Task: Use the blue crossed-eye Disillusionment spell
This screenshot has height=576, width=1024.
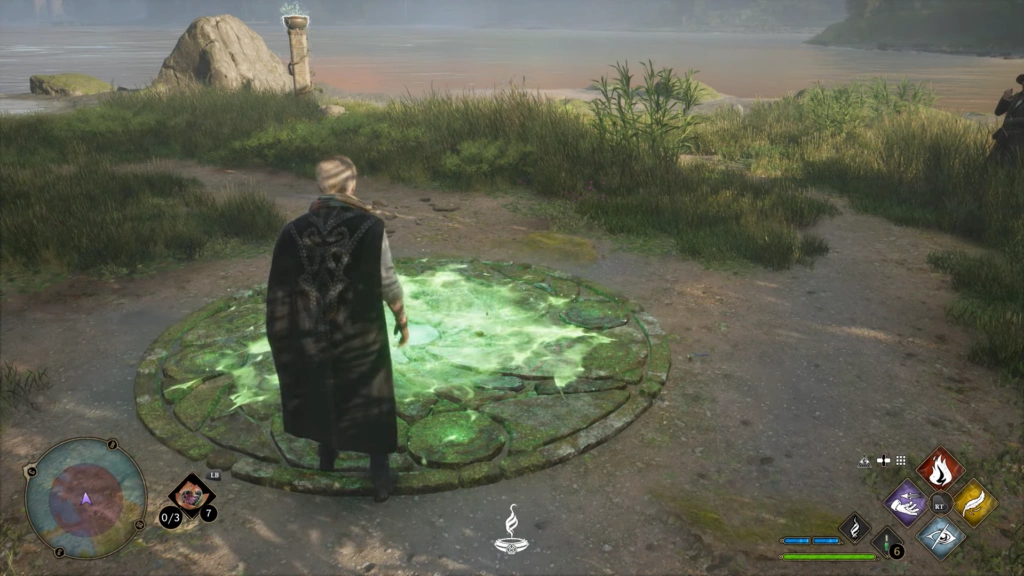Action: tap(940, 536)
